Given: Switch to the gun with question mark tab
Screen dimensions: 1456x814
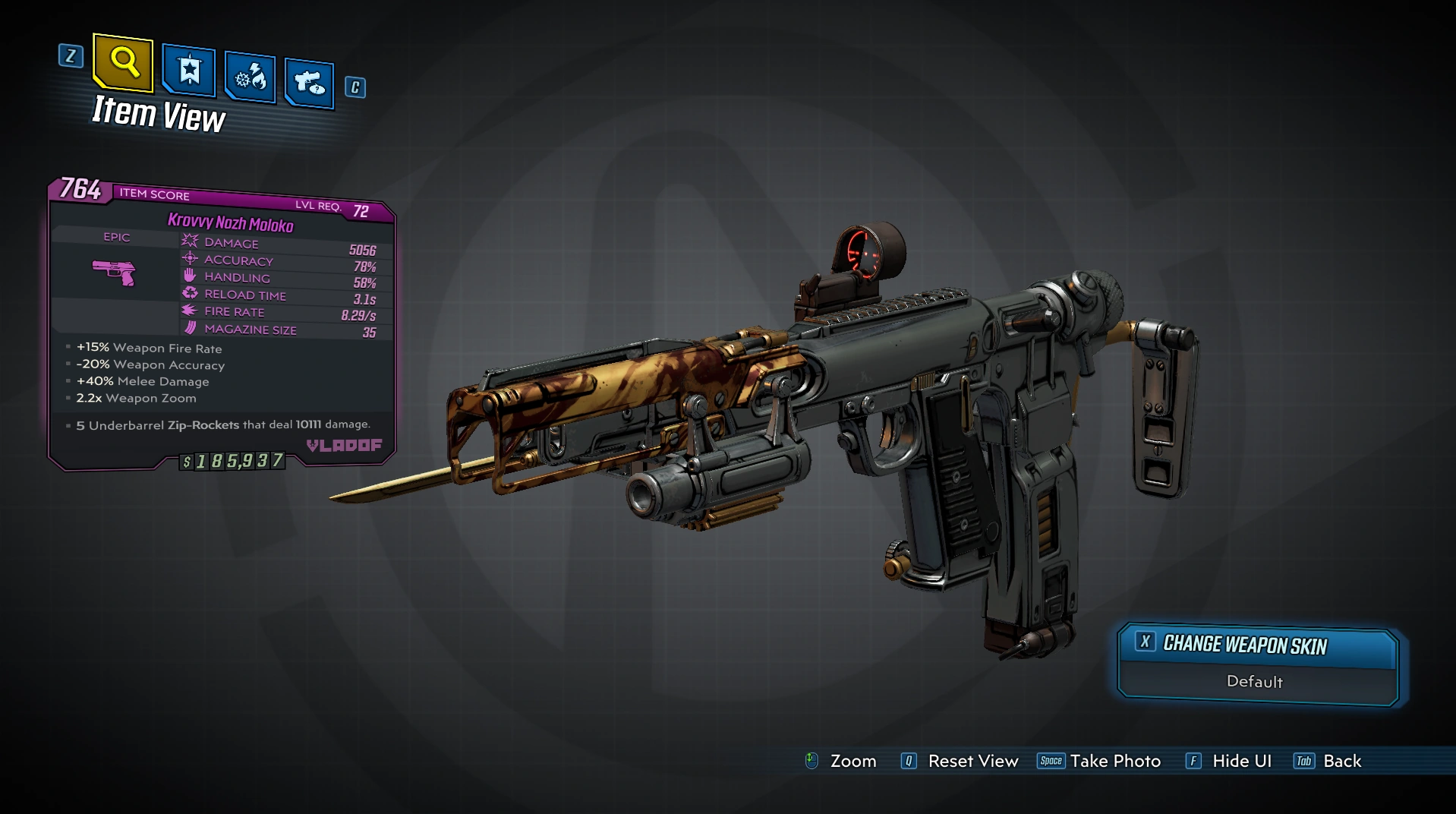Looking at the screenshot, I should [x=309, y=82].
